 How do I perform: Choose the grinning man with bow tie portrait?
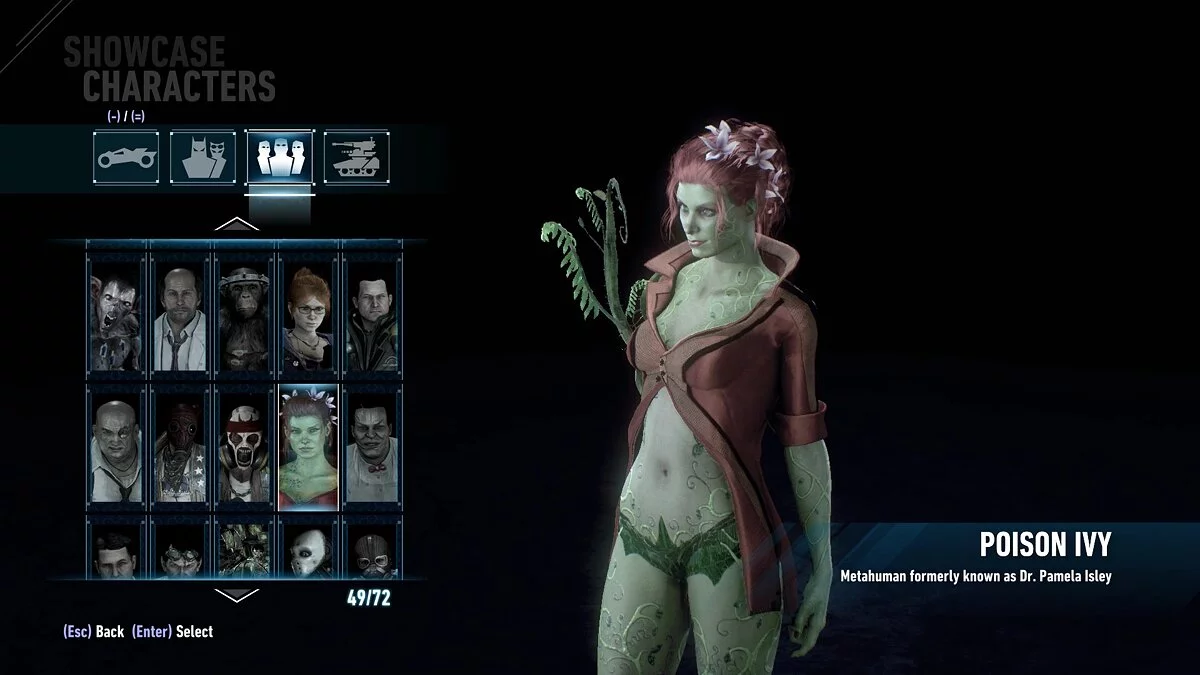pyautogui.click(x=371, y=444)
